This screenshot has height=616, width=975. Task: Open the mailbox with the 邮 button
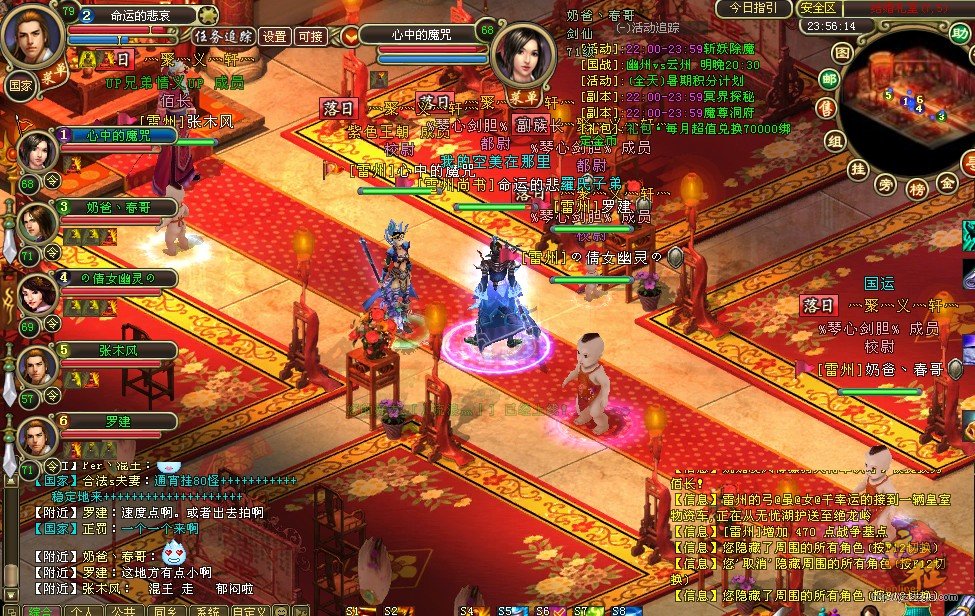pos(829,79)
